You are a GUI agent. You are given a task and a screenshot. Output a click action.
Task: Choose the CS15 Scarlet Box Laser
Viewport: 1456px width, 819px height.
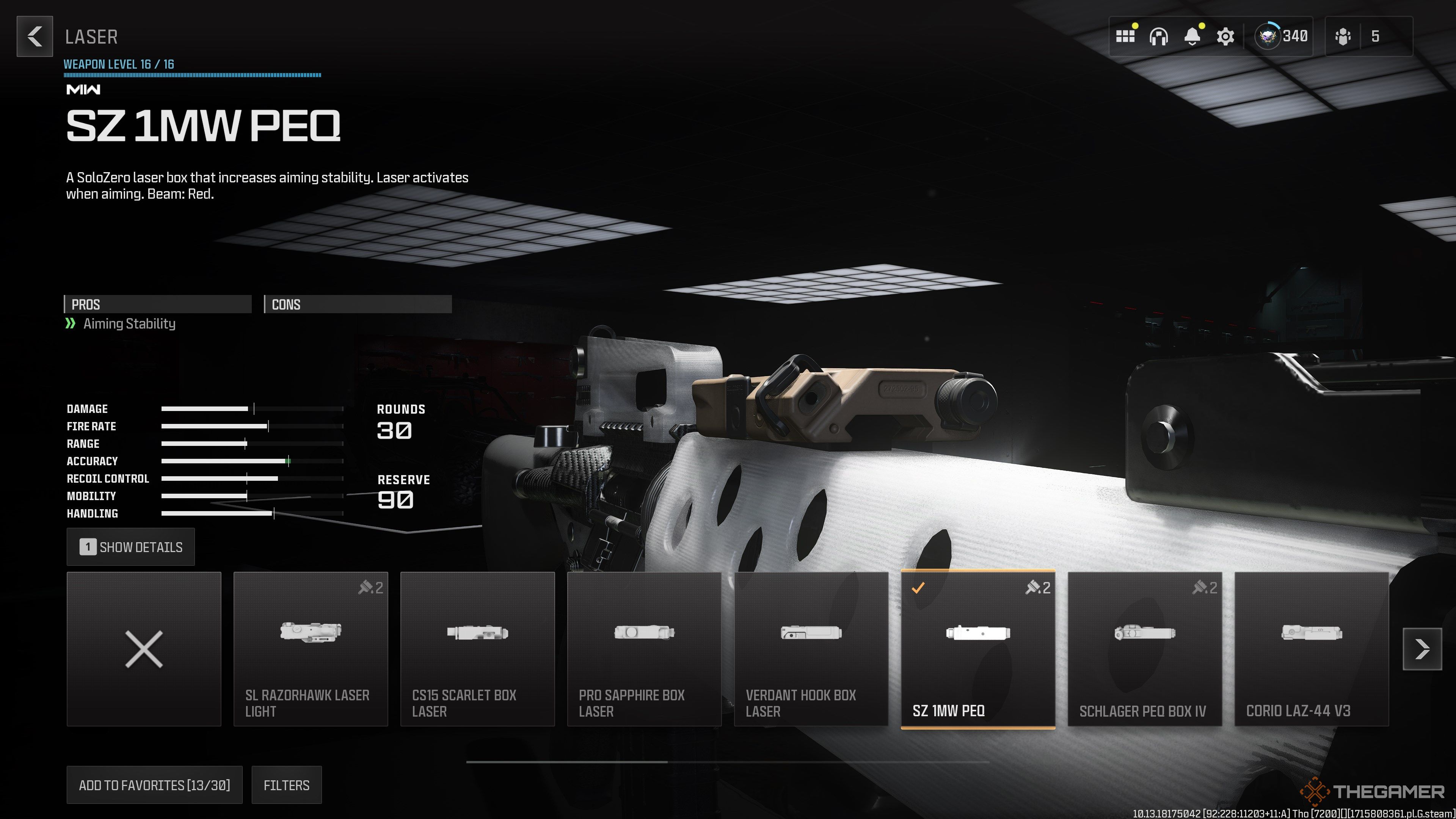coord(477,649)
